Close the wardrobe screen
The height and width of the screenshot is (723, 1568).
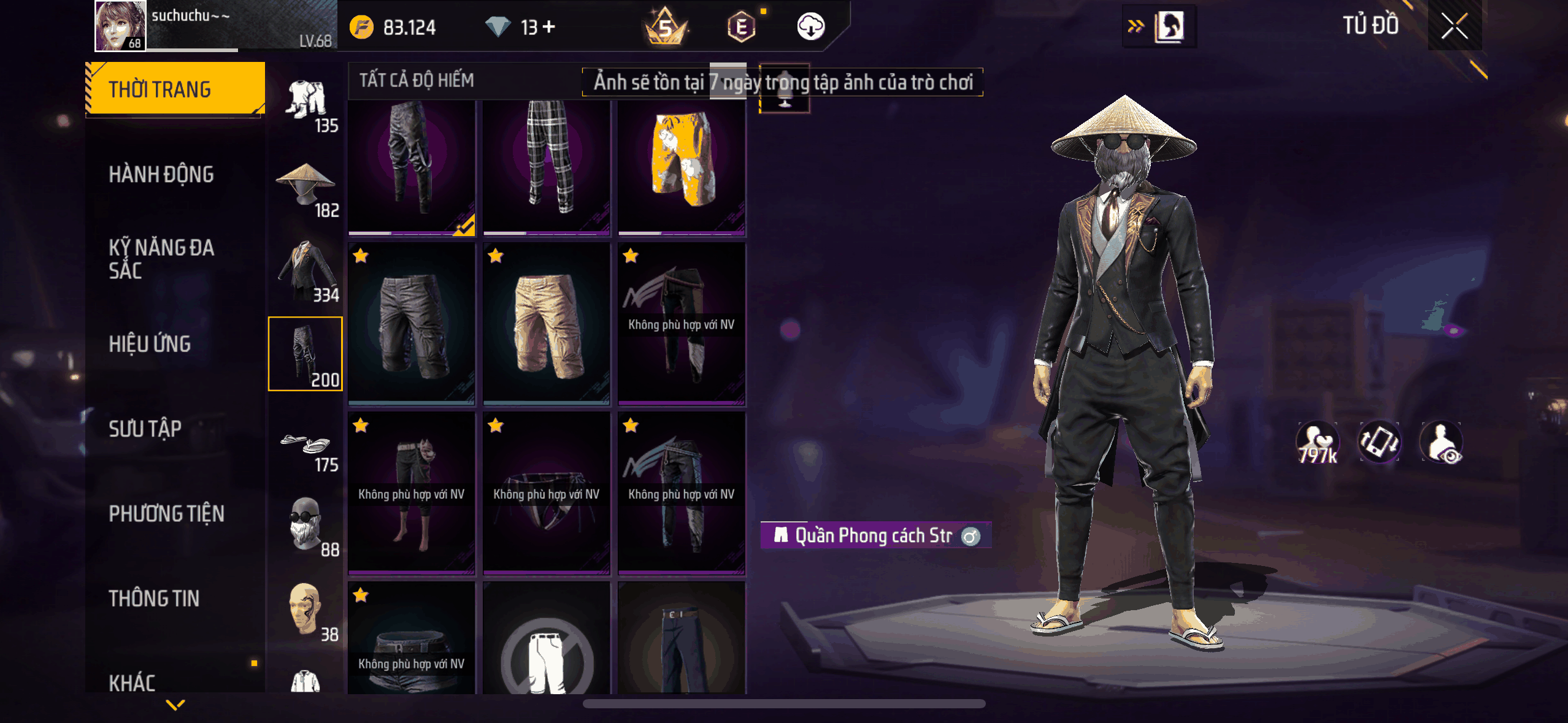[x=1454, y=26]
